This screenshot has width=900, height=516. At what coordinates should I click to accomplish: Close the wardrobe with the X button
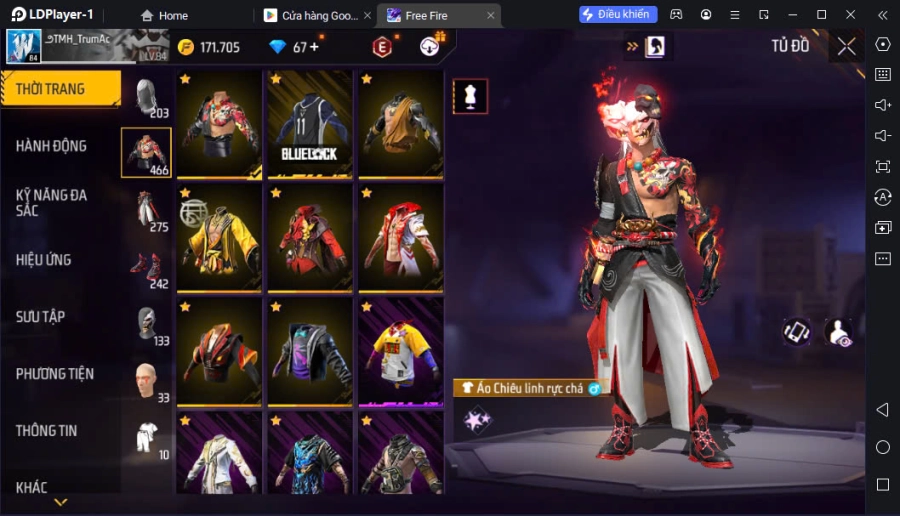coord(846,46)
